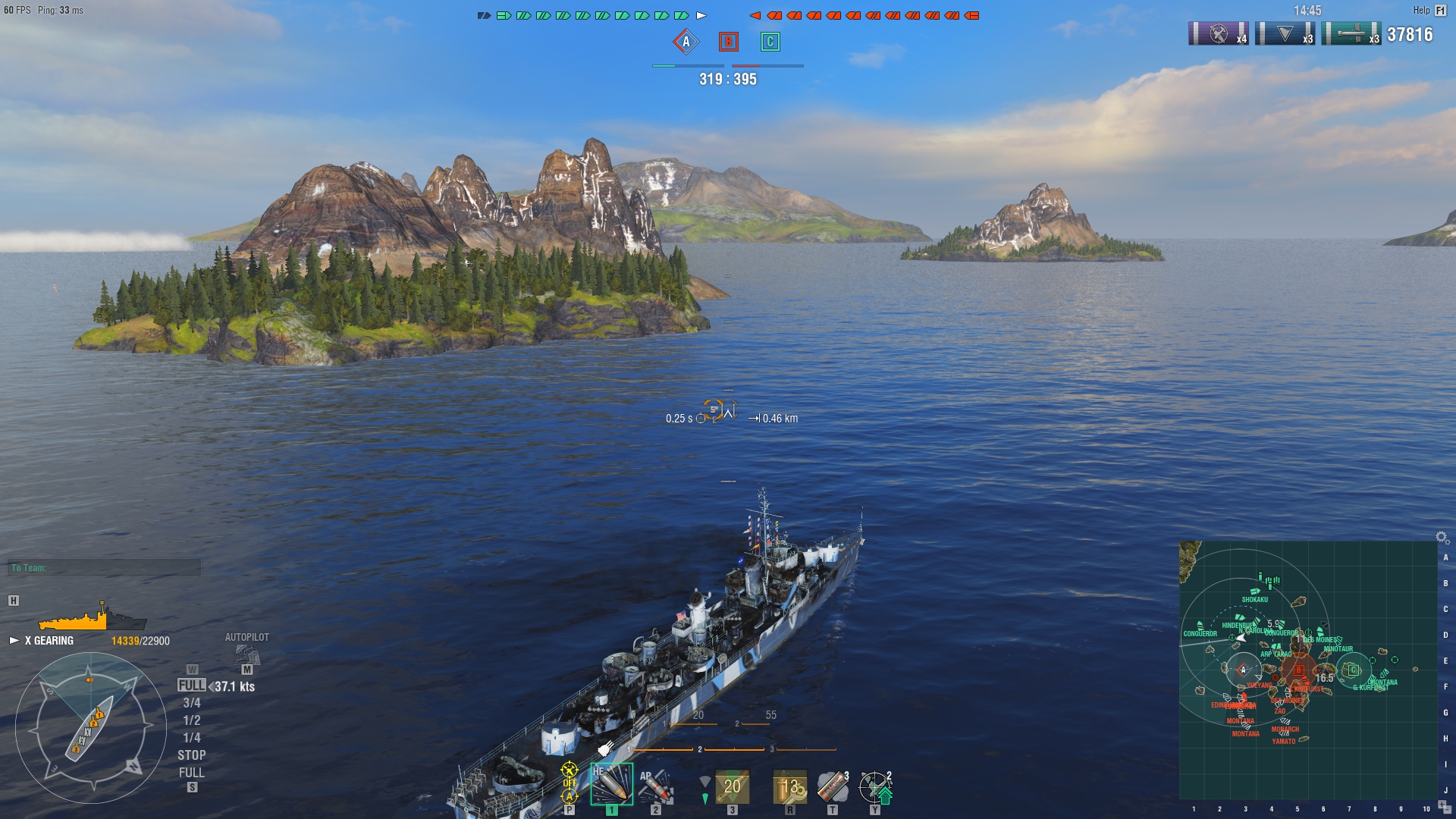Deploy the Smoke Generator consumable

pos(832,786)
